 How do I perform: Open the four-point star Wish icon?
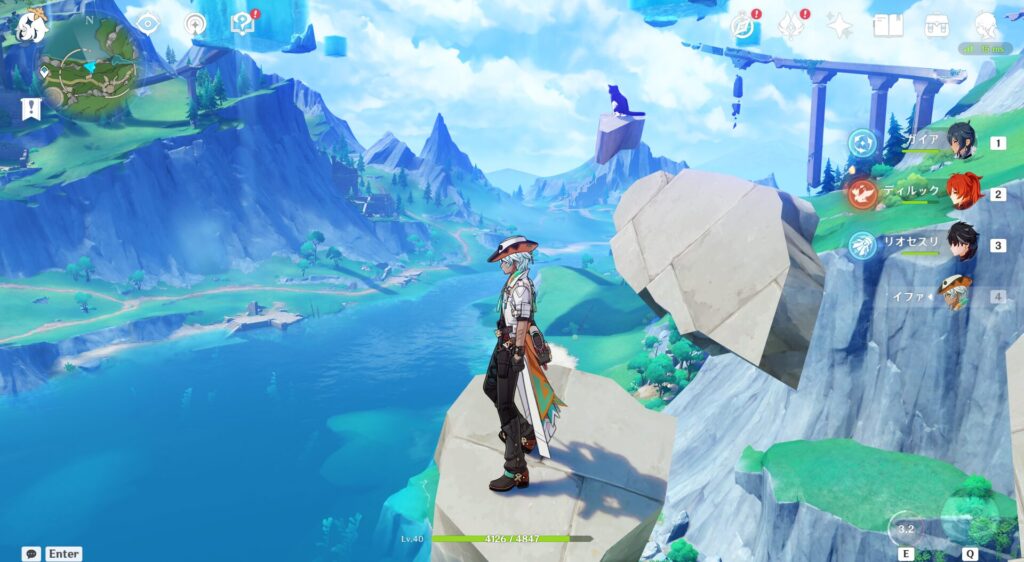point(839,26)
